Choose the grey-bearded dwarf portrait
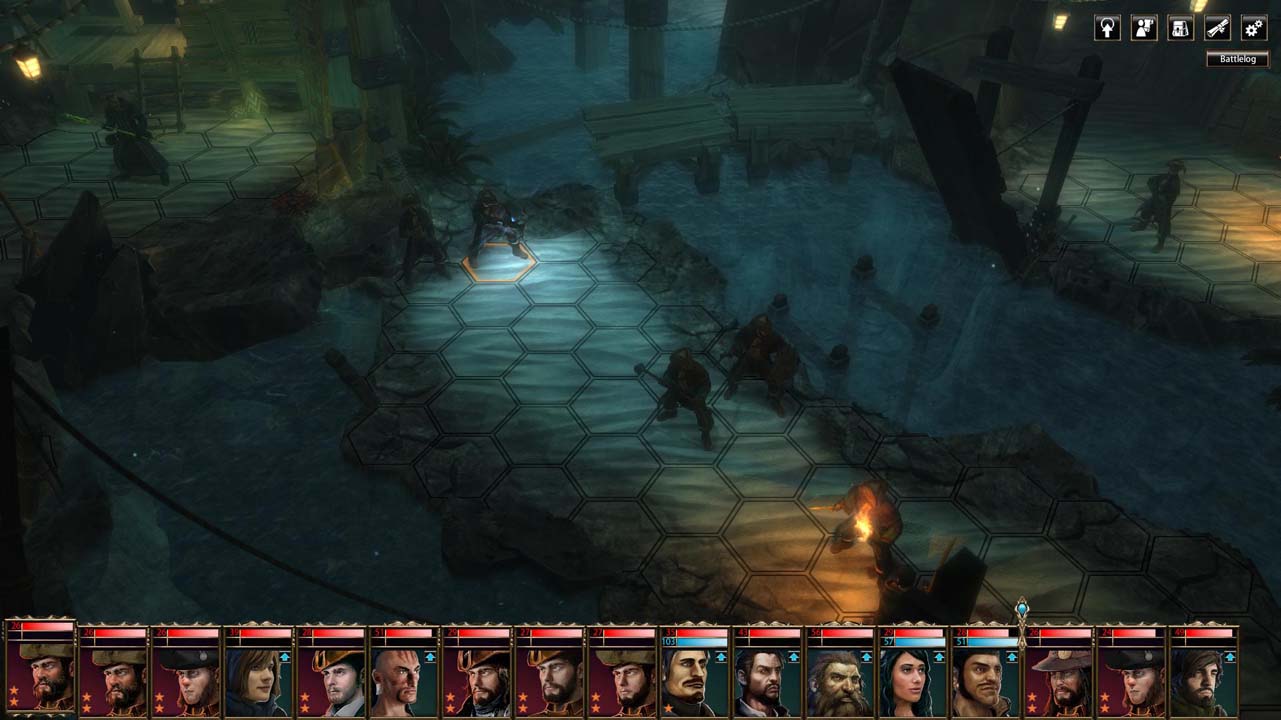 (x=839, y=681)
